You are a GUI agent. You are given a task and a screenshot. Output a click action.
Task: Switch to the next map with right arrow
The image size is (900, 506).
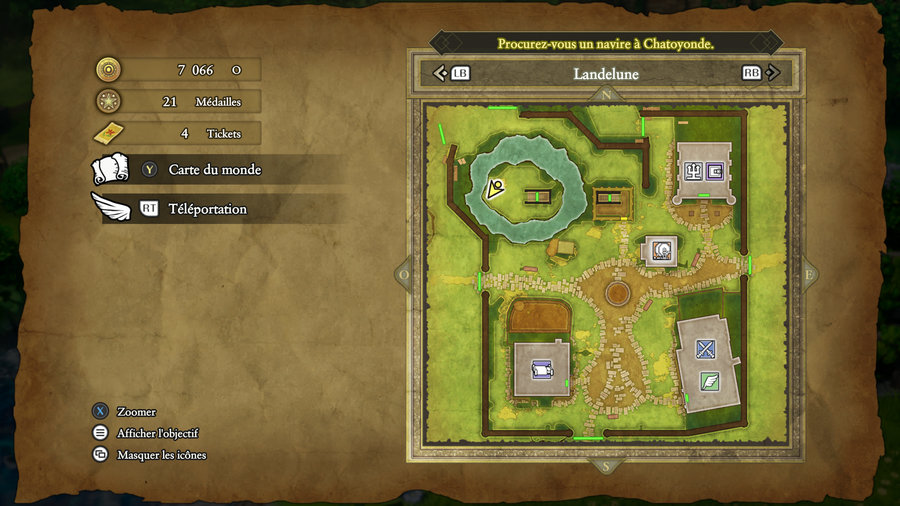tap(777, 73)
